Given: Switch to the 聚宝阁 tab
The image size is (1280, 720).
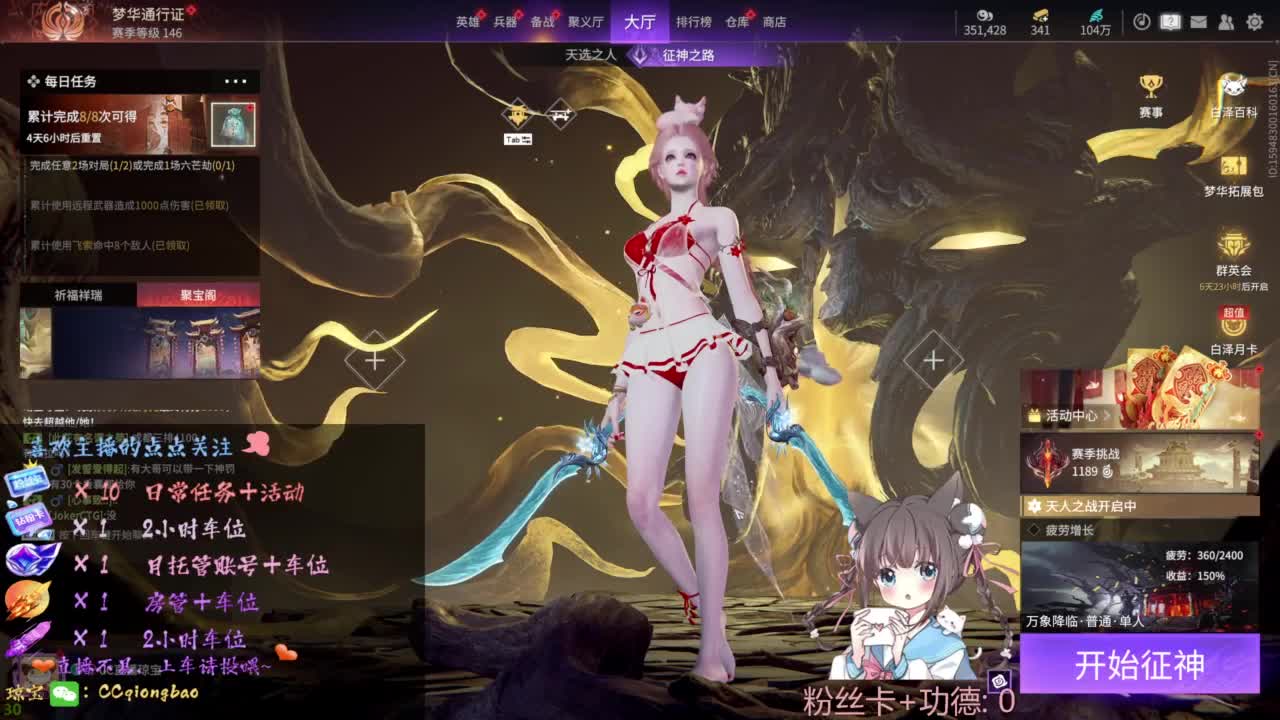Looking at the screenshot, I should tap(200, 296).
